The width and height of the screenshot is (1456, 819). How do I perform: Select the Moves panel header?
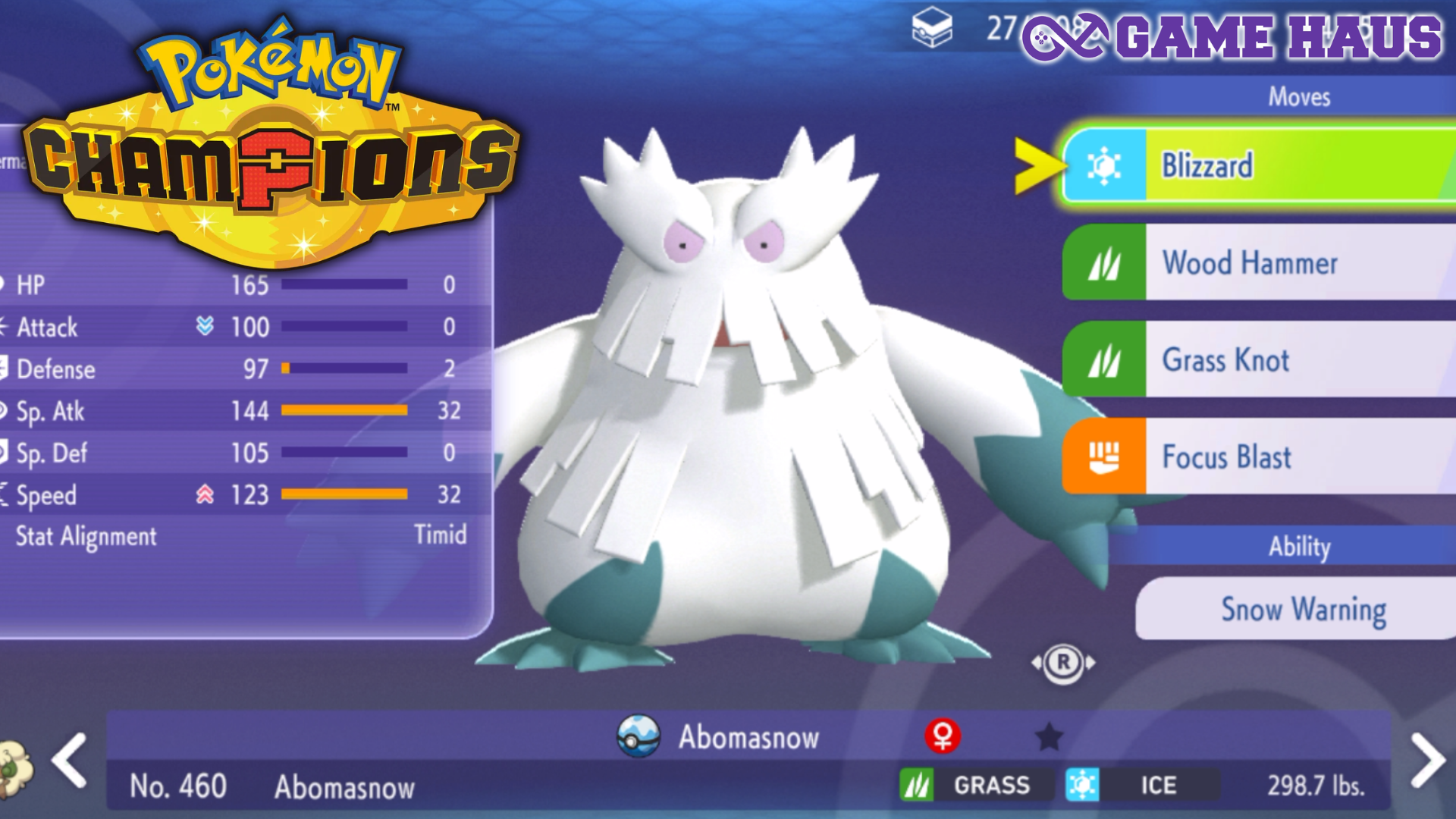click(1300, 97)
